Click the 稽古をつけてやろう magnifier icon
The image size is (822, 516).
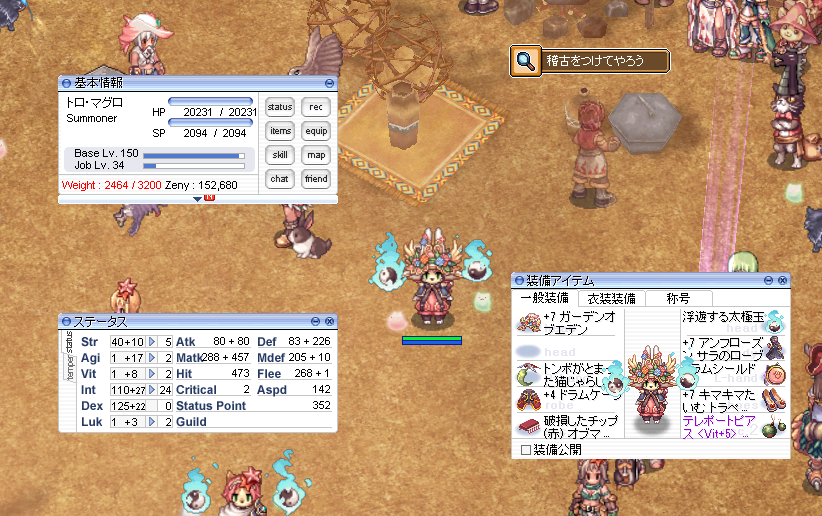(x=525, y=61)
